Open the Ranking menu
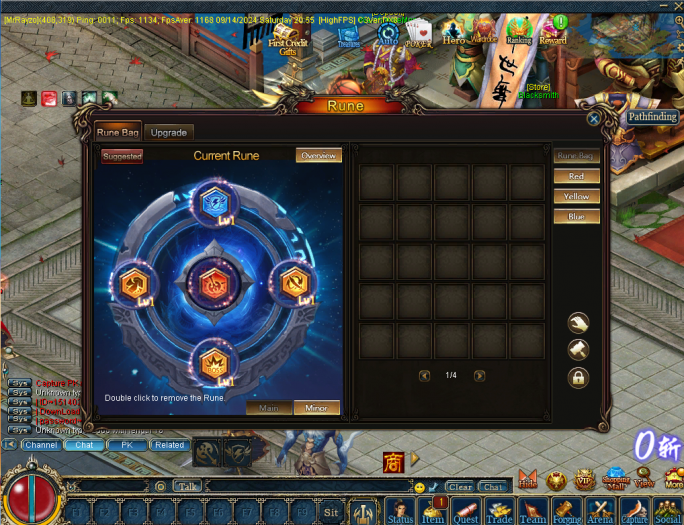This screenshot has height=525, width=684. point(519,32)
